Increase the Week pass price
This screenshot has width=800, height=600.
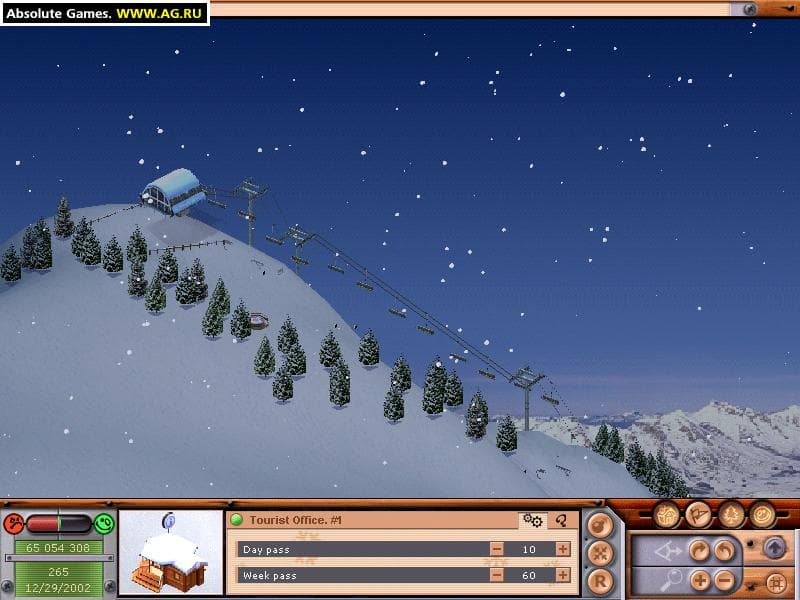click(563, 575)
